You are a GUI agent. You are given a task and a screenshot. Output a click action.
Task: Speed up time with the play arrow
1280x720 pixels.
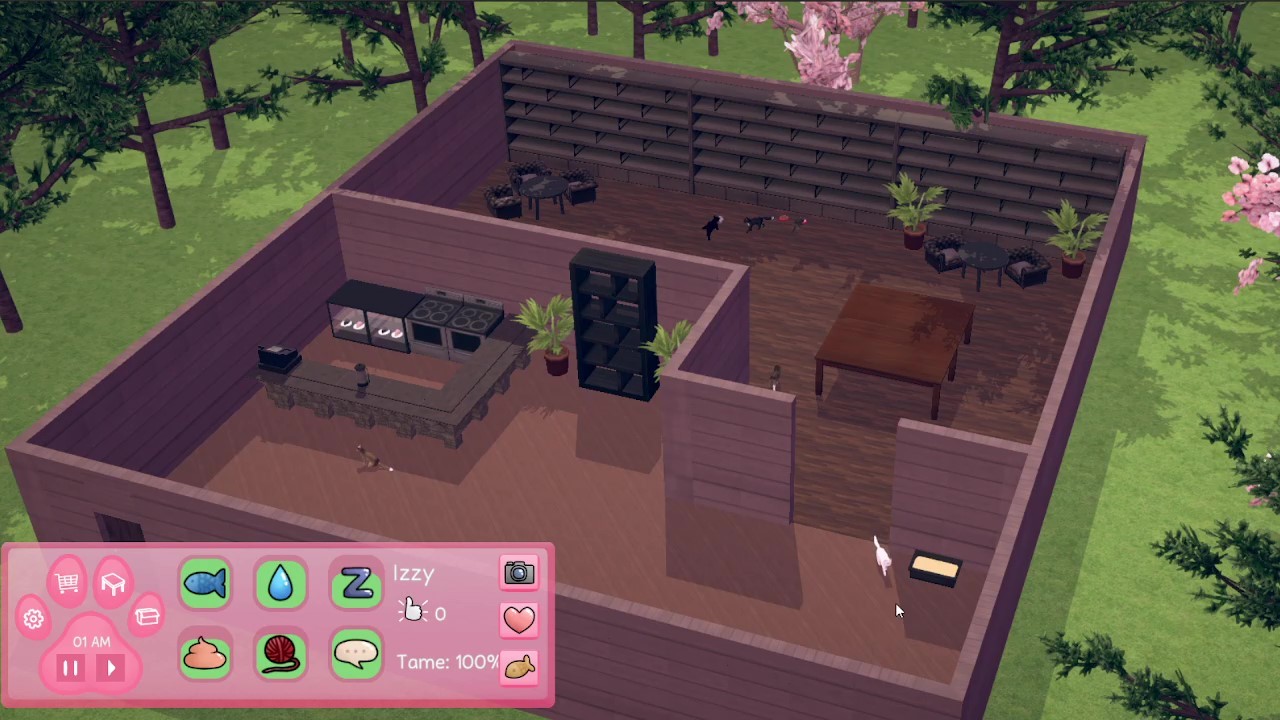111,668
